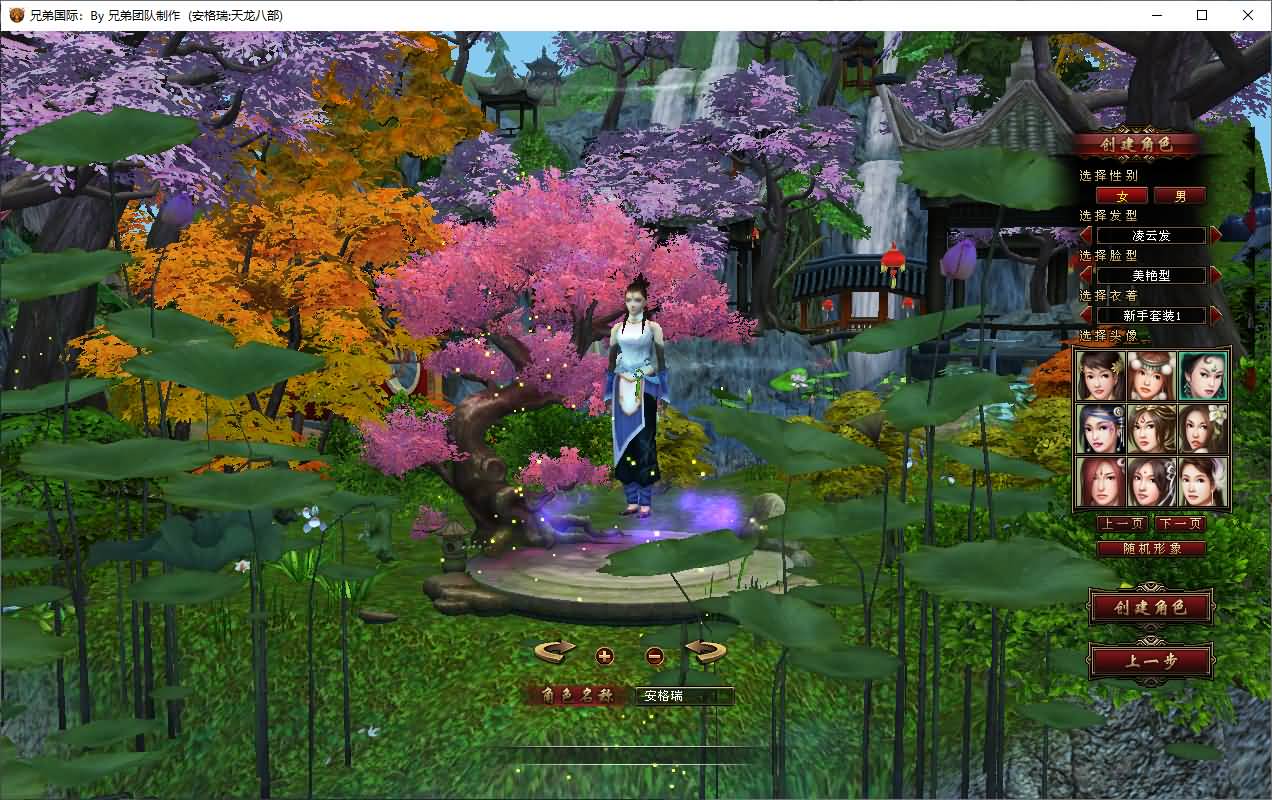Zoom in with the plus button
Image resolution: width=1272 pixels, height=800 pixels.
(604, 656)
